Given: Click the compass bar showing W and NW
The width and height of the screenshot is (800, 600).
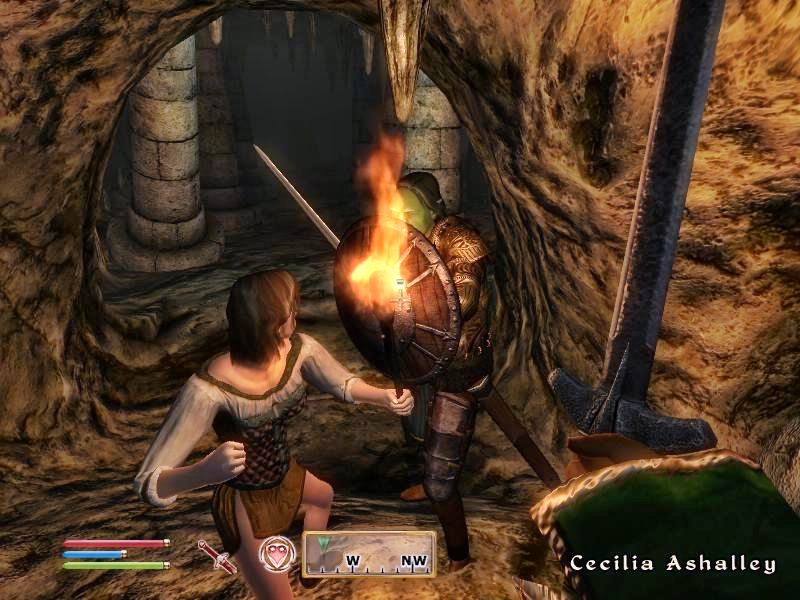Looking at the screenshot, I should pyautogui.click(x=369, y=554).
